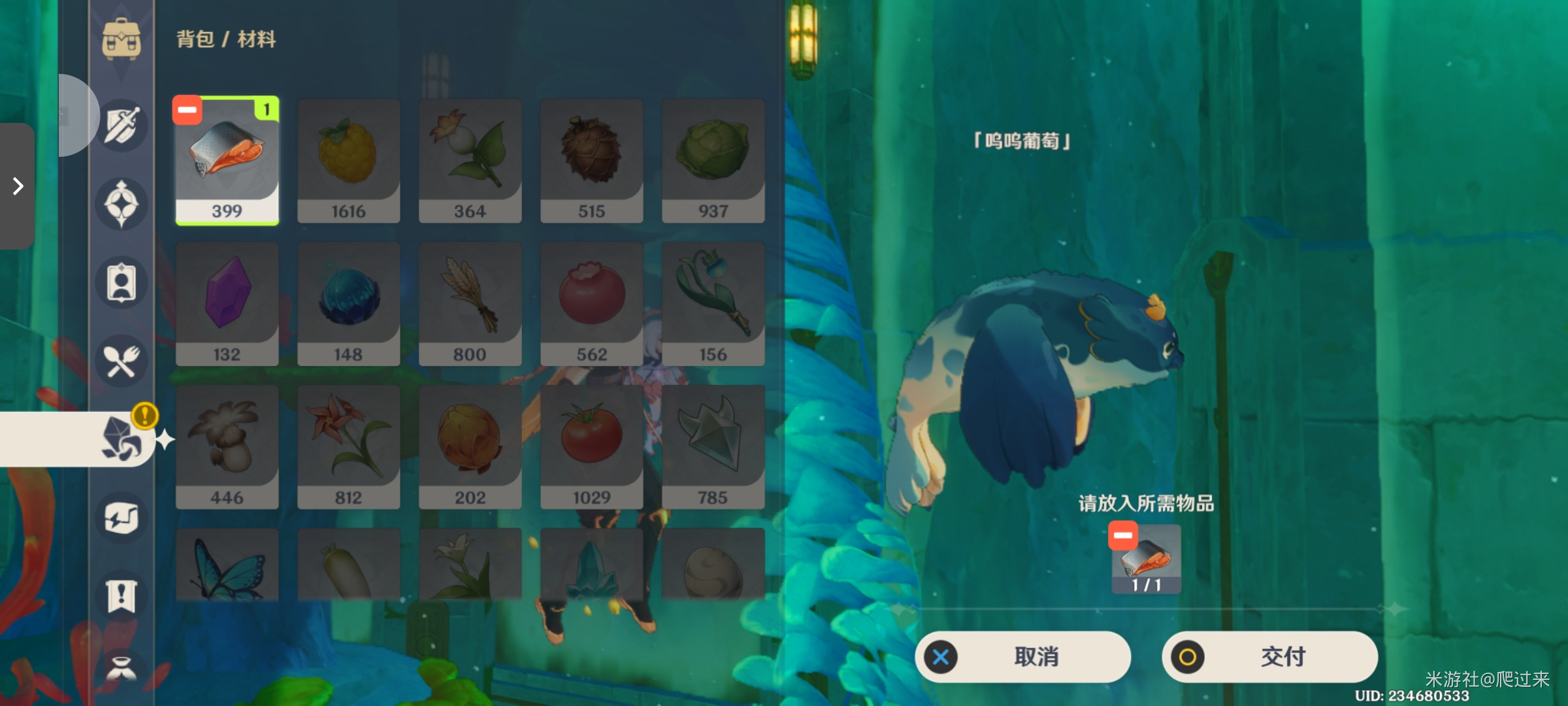This screenshot has height=706, width=1568.
Task: Expand the side panel arrow
Action: [18, 186]
